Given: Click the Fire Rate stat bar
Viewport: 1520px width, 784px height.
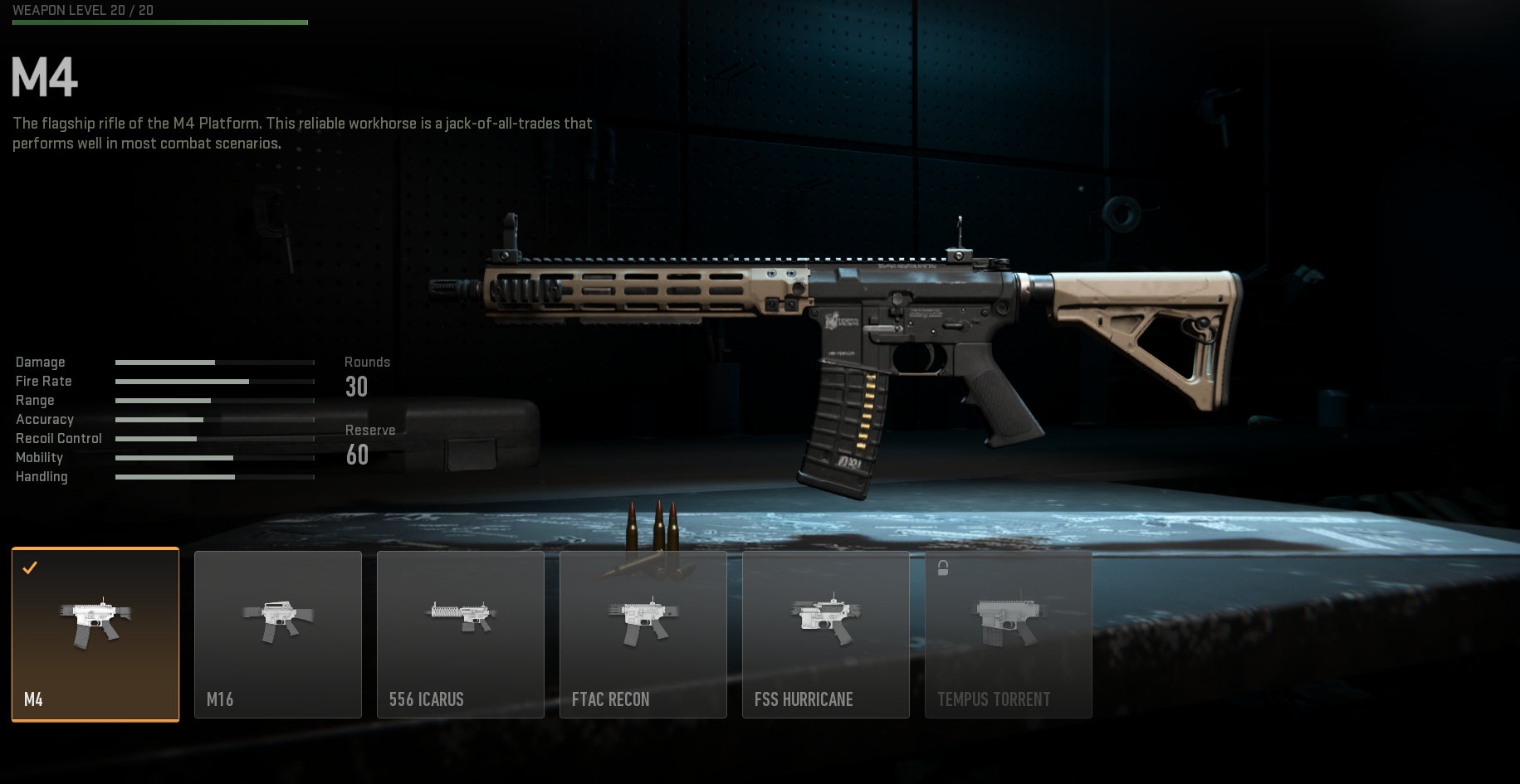Looking at the screenshot, I should 214,382.
